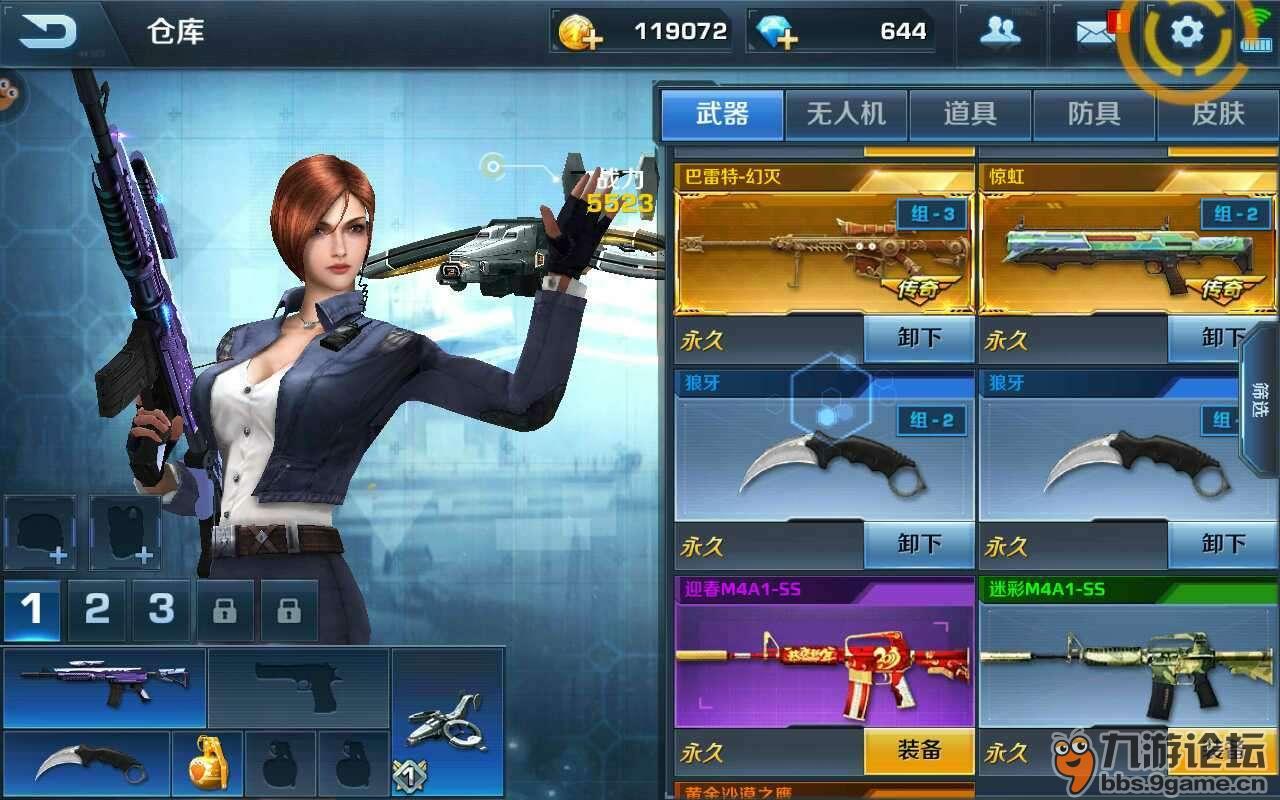Equip the 迎春M4A1-SS rifle
1280x800 pixels.
(x=919, y=751)
